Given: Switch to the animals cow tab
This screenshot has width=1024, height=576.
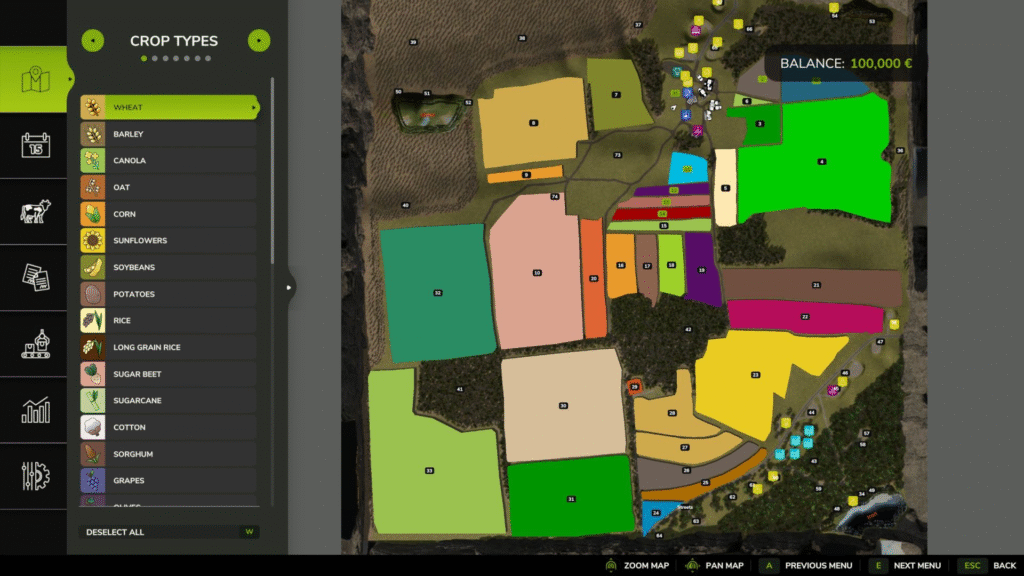Looking at the screenshot, I should 35,212.
